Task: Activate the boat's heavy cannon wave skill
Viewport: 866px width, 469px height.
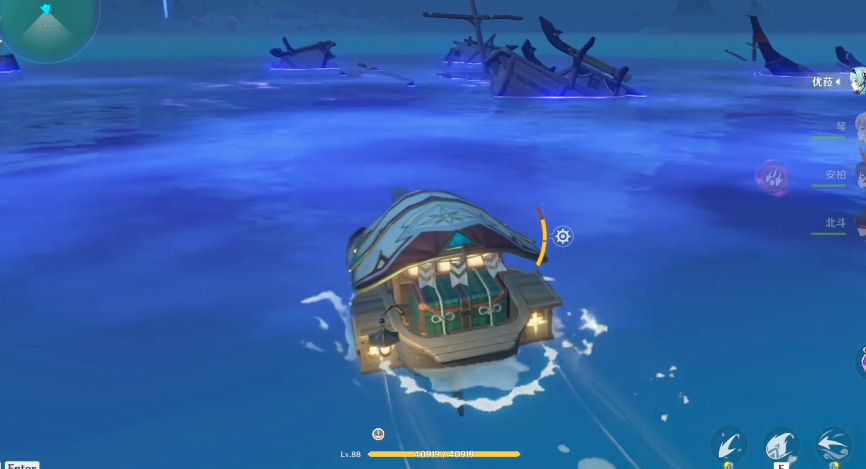Action: [x=781, y=445]
